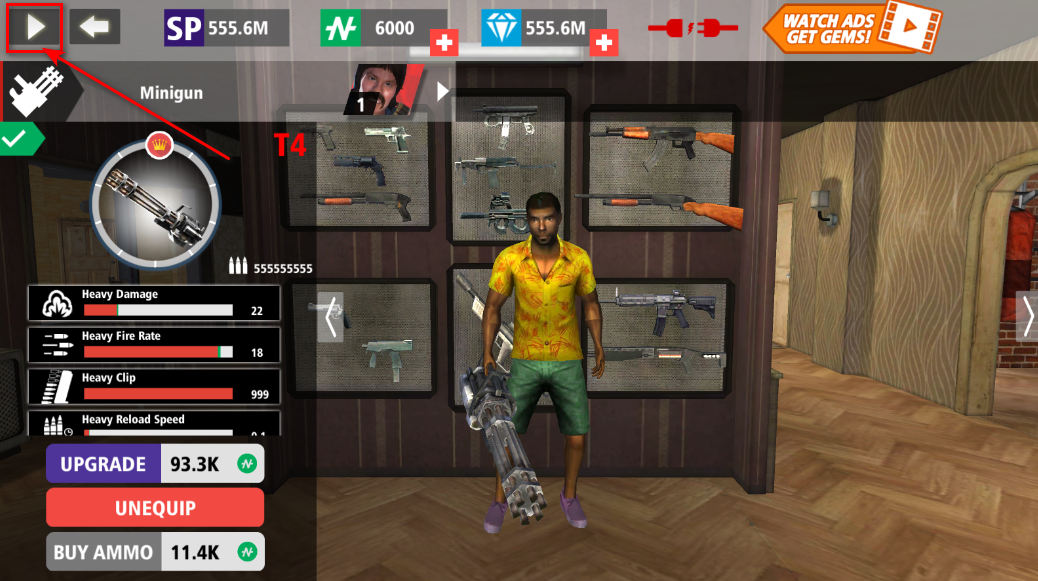1038x581 pixels.
Task: Click the red plug connection icon
Action: click(x=692, y=28)
